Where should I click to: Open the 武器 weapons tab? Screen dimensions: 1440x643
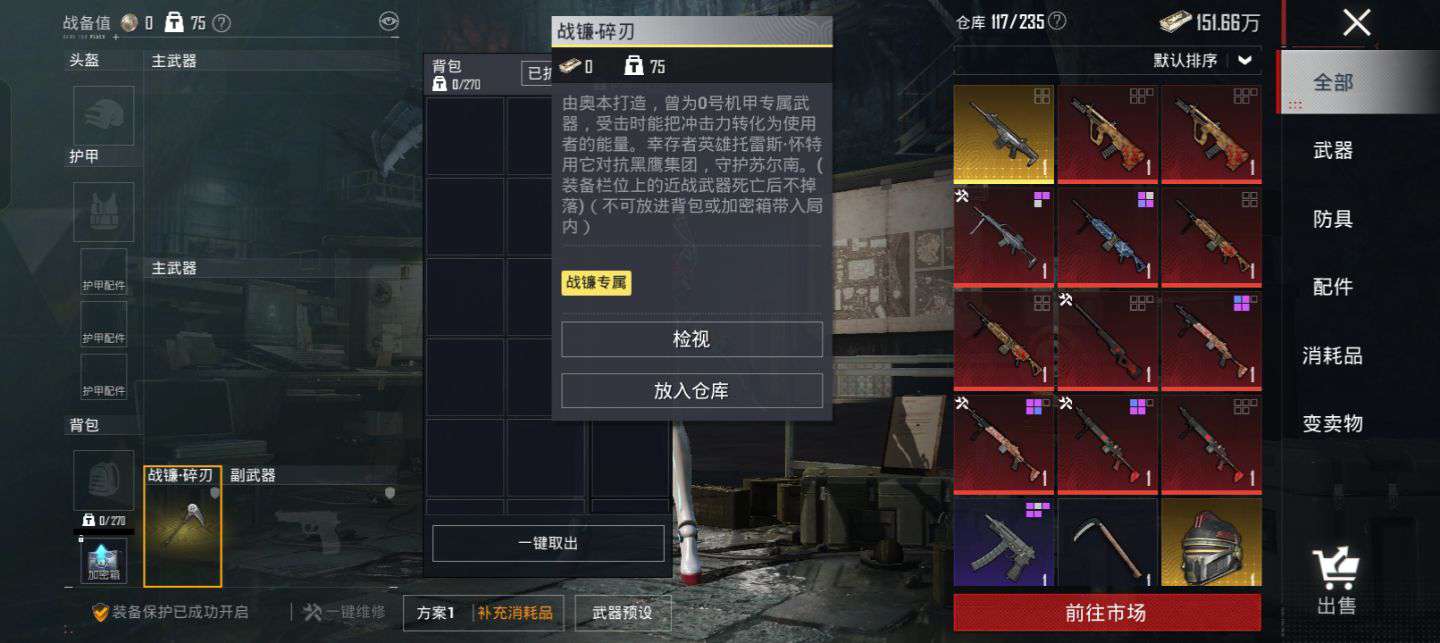[1333, 151]
